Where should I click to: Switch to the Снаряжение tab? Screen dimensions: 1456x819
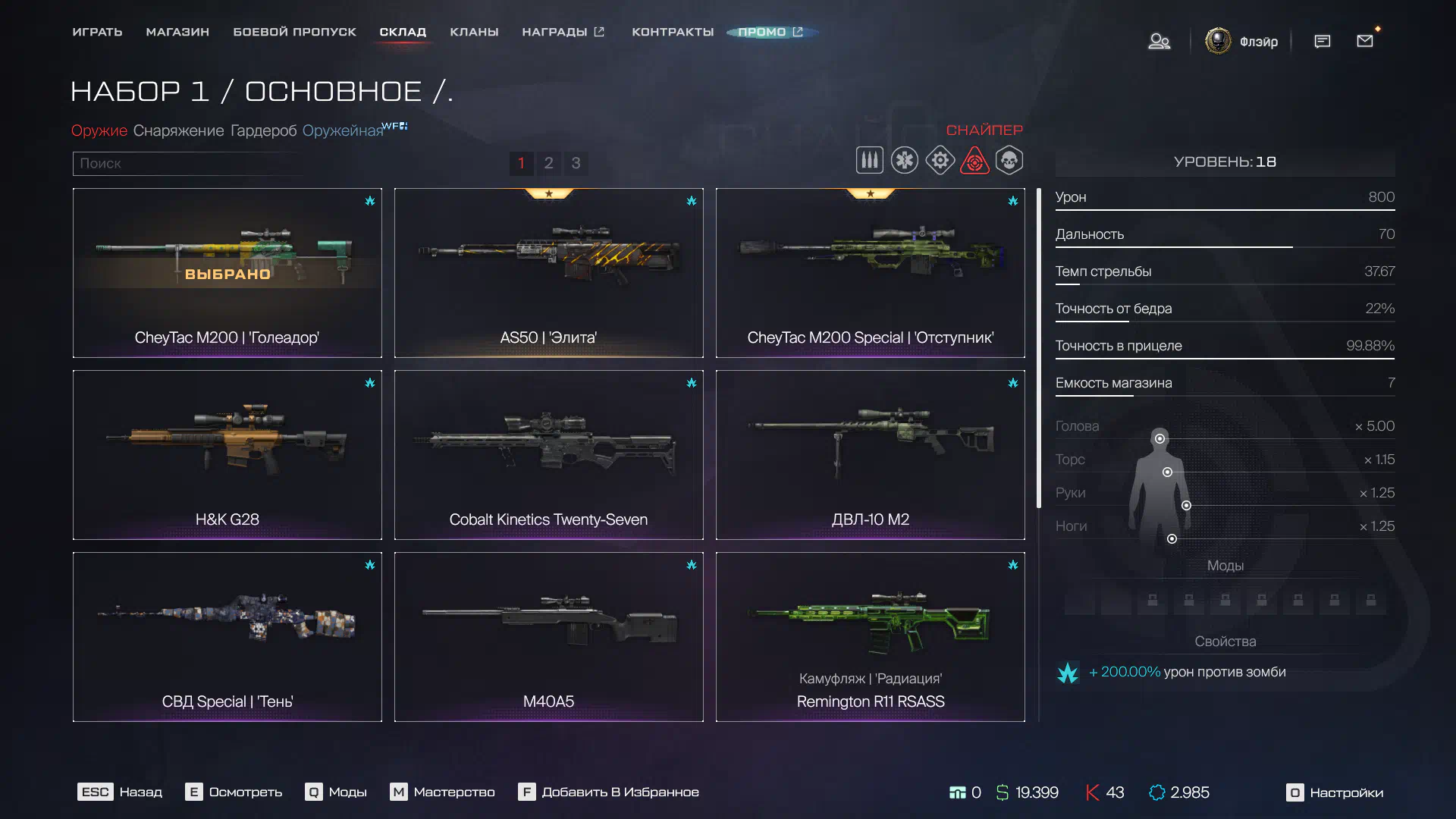point(178,130)
